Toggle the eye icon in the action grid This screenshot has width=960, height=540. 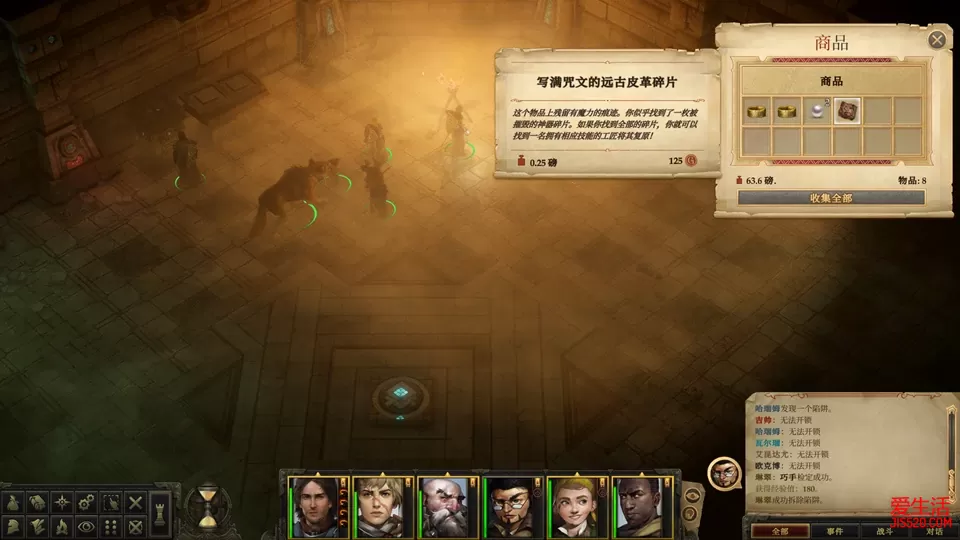pos(86,526)
